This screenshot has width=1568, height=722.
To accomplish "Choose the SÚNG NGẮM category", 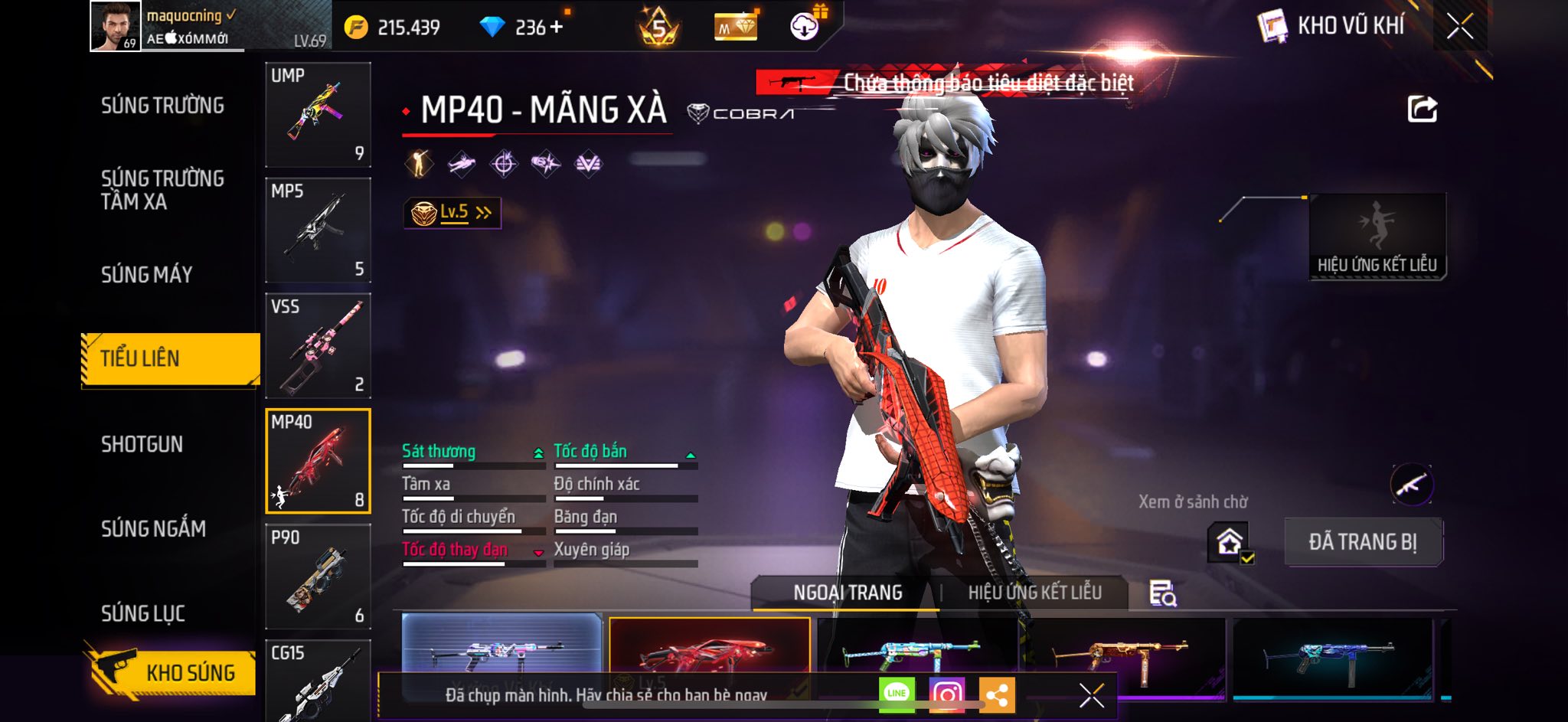I will coord(153,528).
